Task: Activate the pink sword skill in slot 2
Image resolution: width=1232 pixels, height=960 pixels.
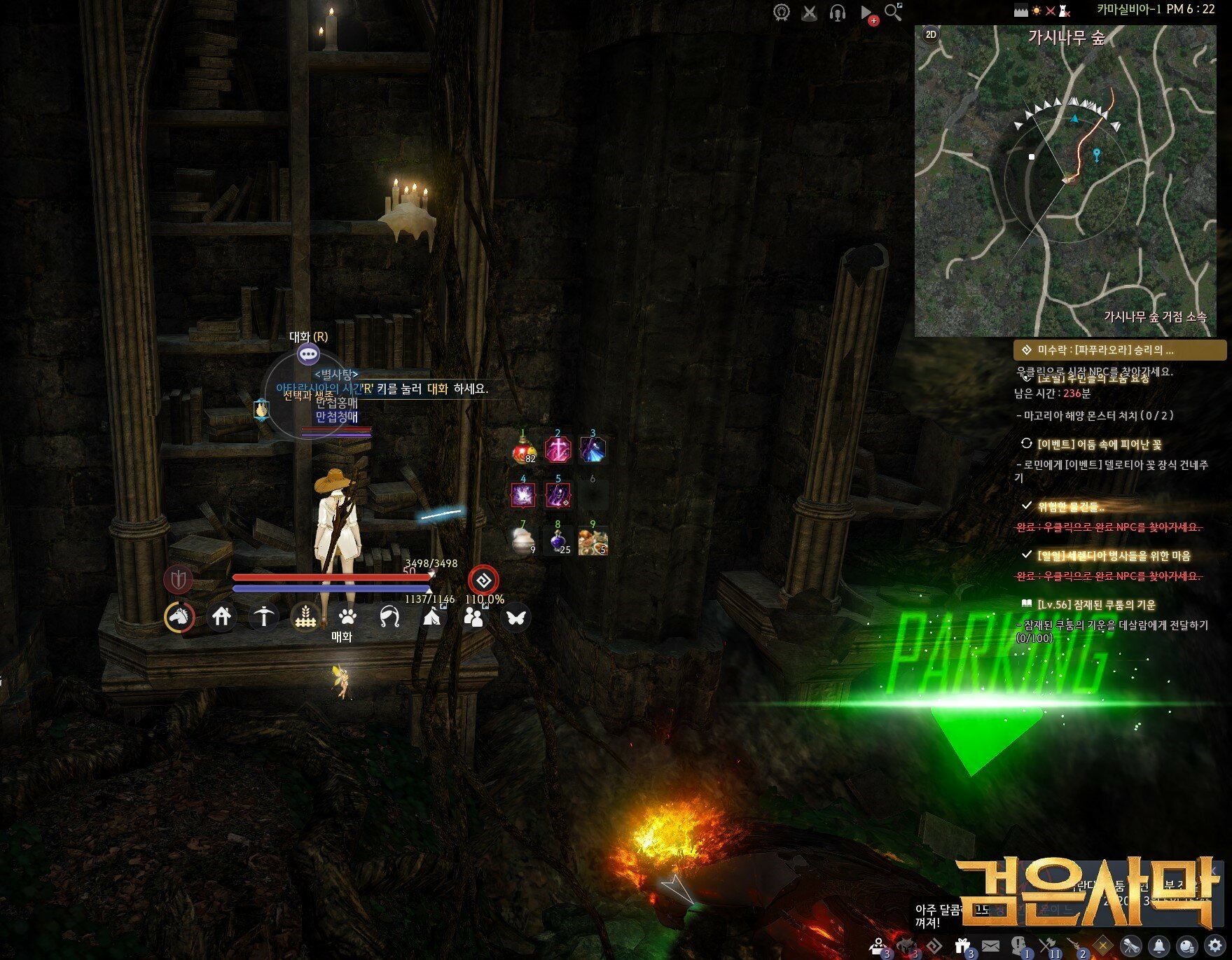Action: coord(558,450)
